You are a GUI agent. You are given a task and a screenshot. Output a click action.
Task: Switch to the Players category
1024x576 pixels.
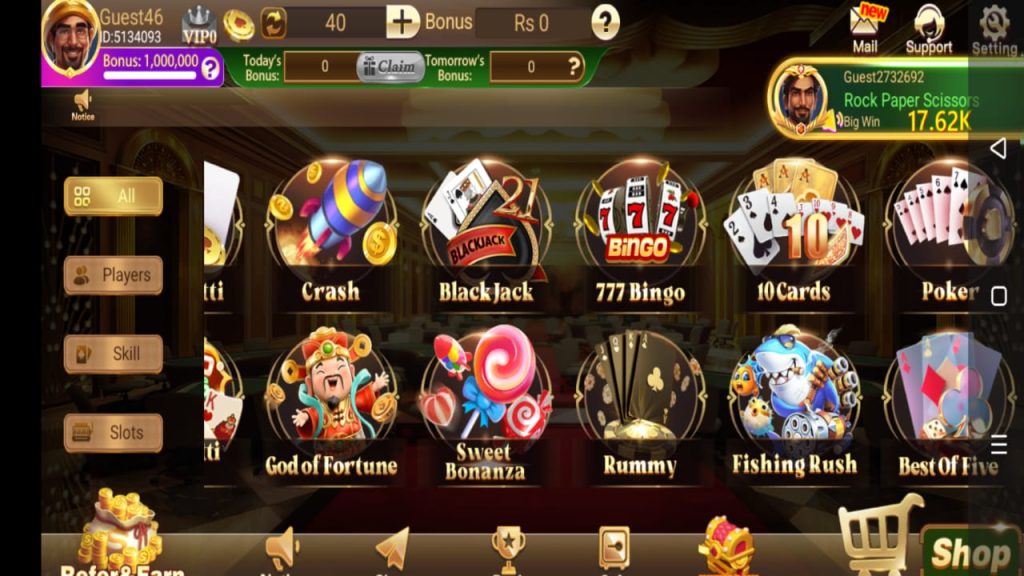(x=113, y=275)
